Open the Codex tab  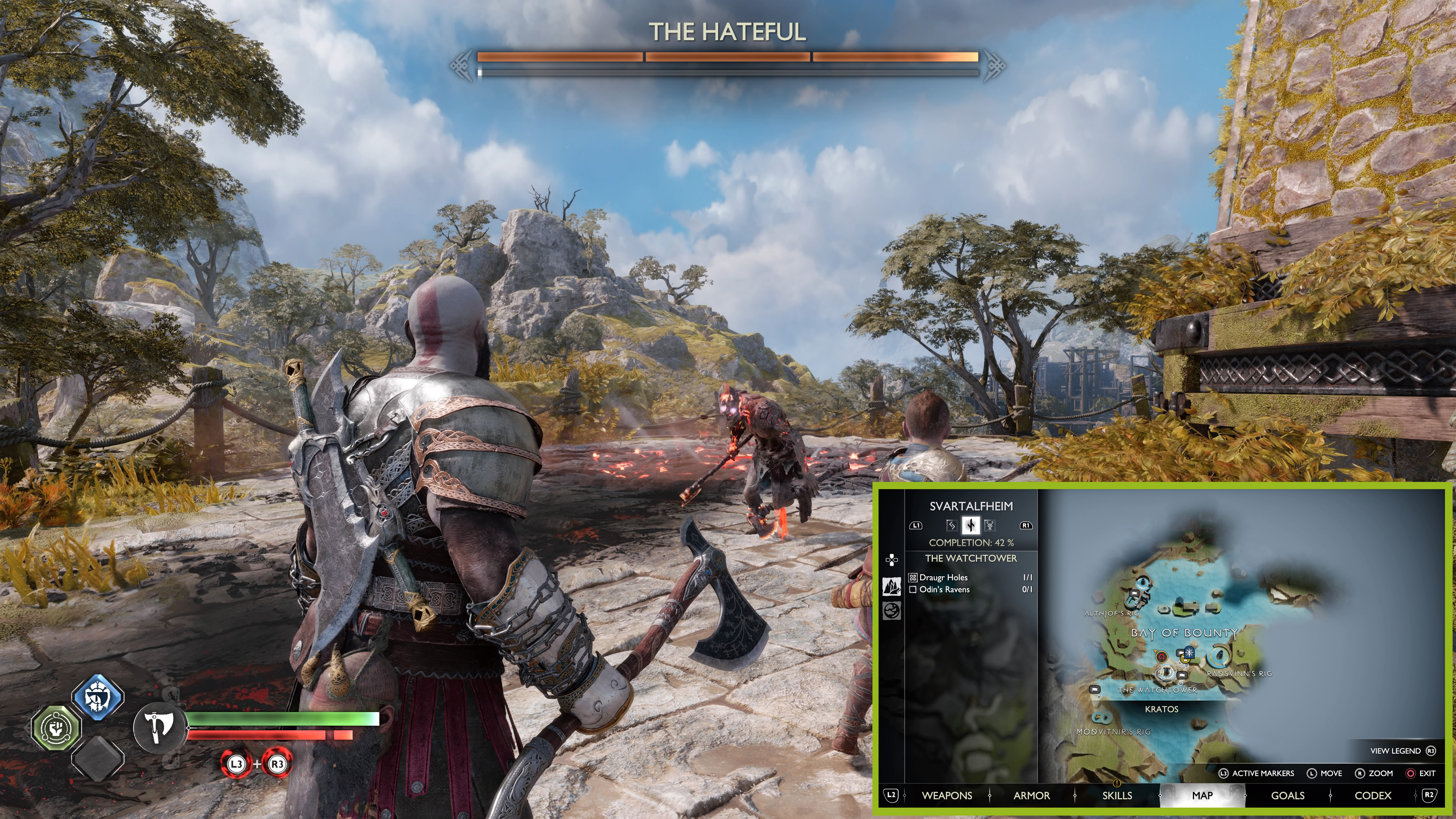pos(1373,795)
